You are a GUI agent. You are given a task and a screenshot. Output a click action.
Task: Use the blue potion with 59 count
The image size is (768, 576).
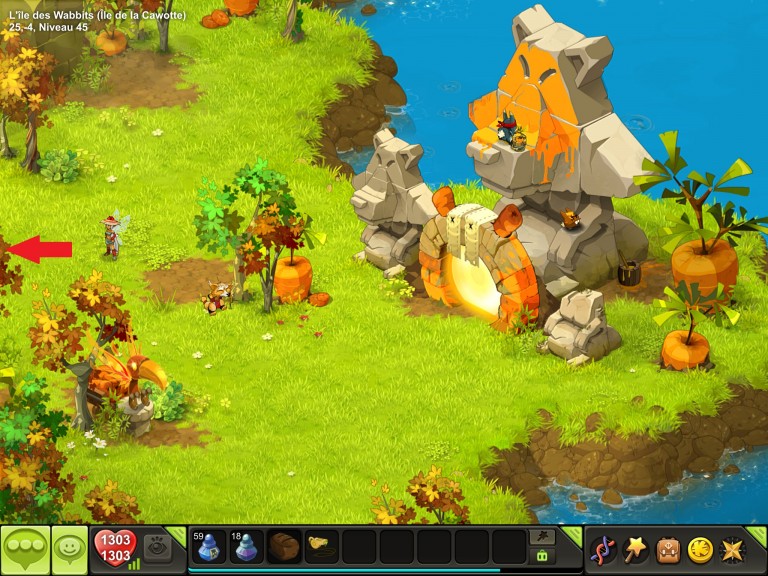coord(208,547)
